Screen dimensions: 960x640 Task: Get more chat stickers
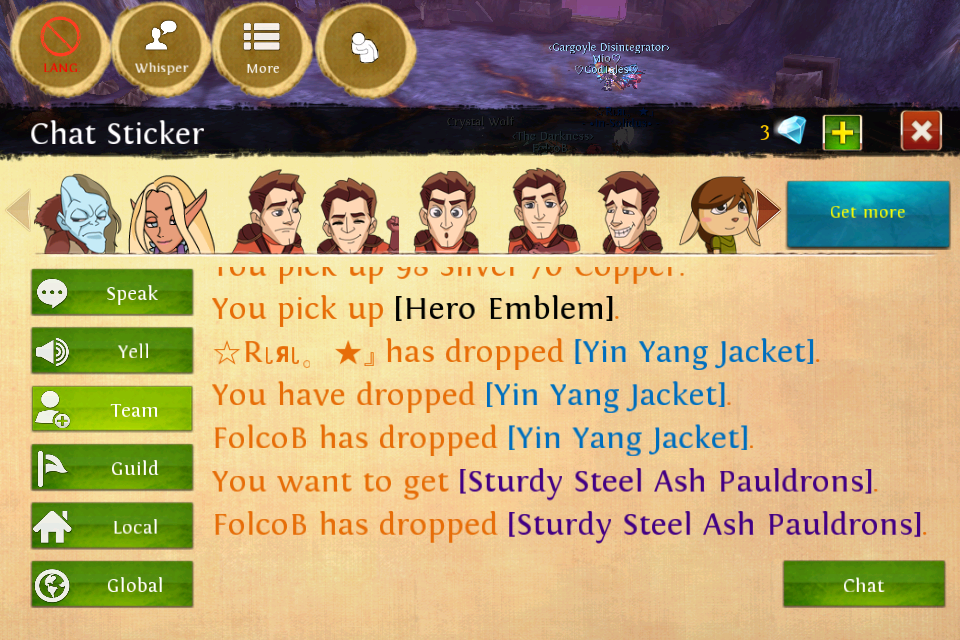pyautogui.click(x=867, y=213)
